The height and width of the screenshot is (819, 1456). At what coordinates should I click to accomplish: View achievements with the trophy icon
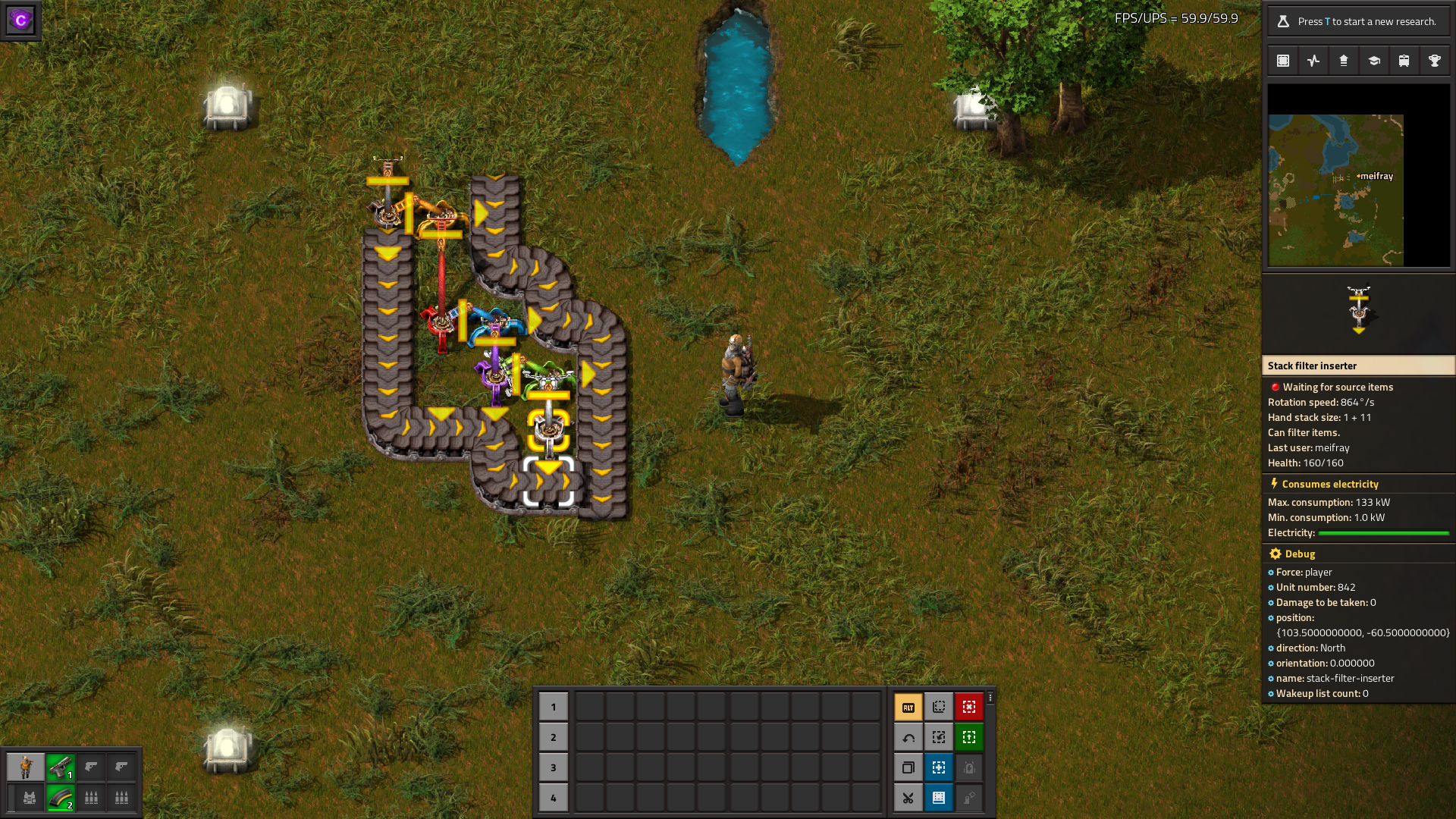[x=1434, y=60]
